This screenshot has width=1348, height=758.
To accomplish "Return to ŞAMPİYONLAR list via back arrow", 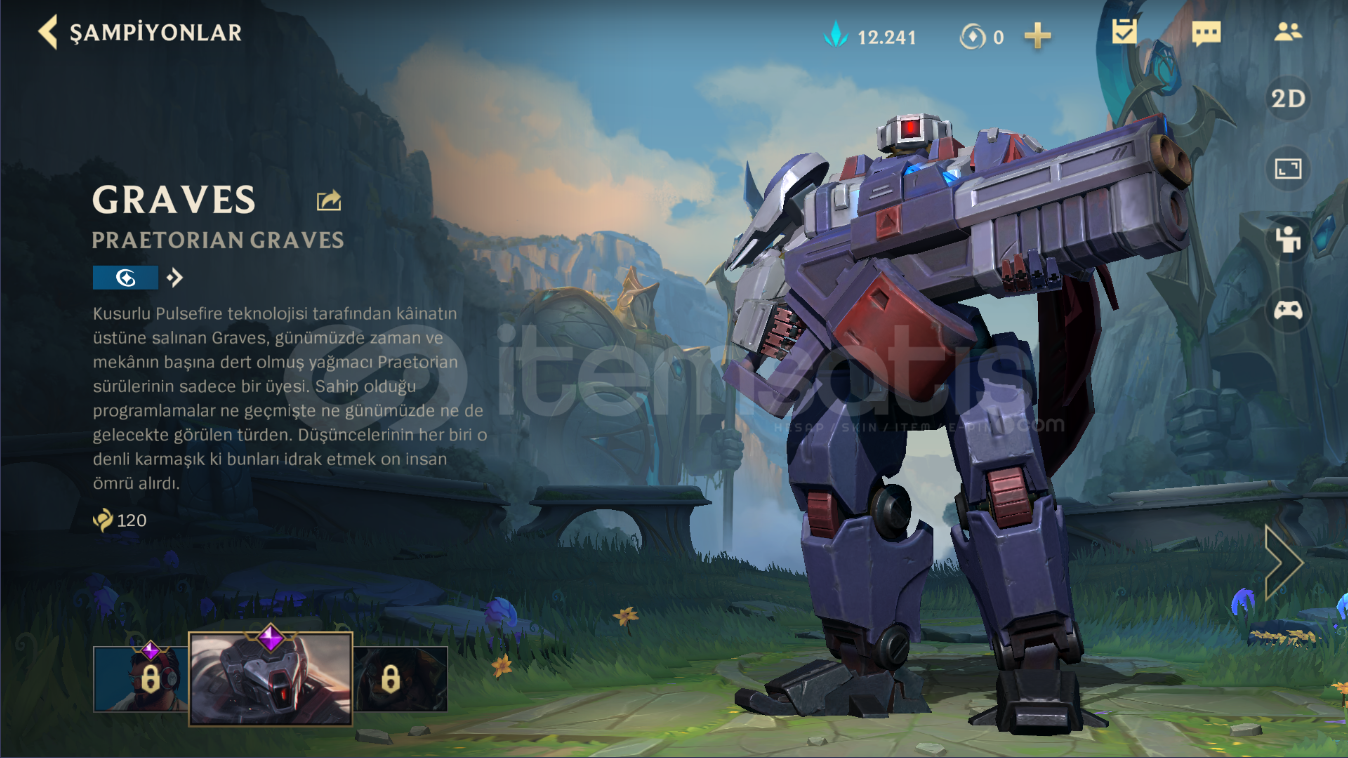I will (46, 31).
